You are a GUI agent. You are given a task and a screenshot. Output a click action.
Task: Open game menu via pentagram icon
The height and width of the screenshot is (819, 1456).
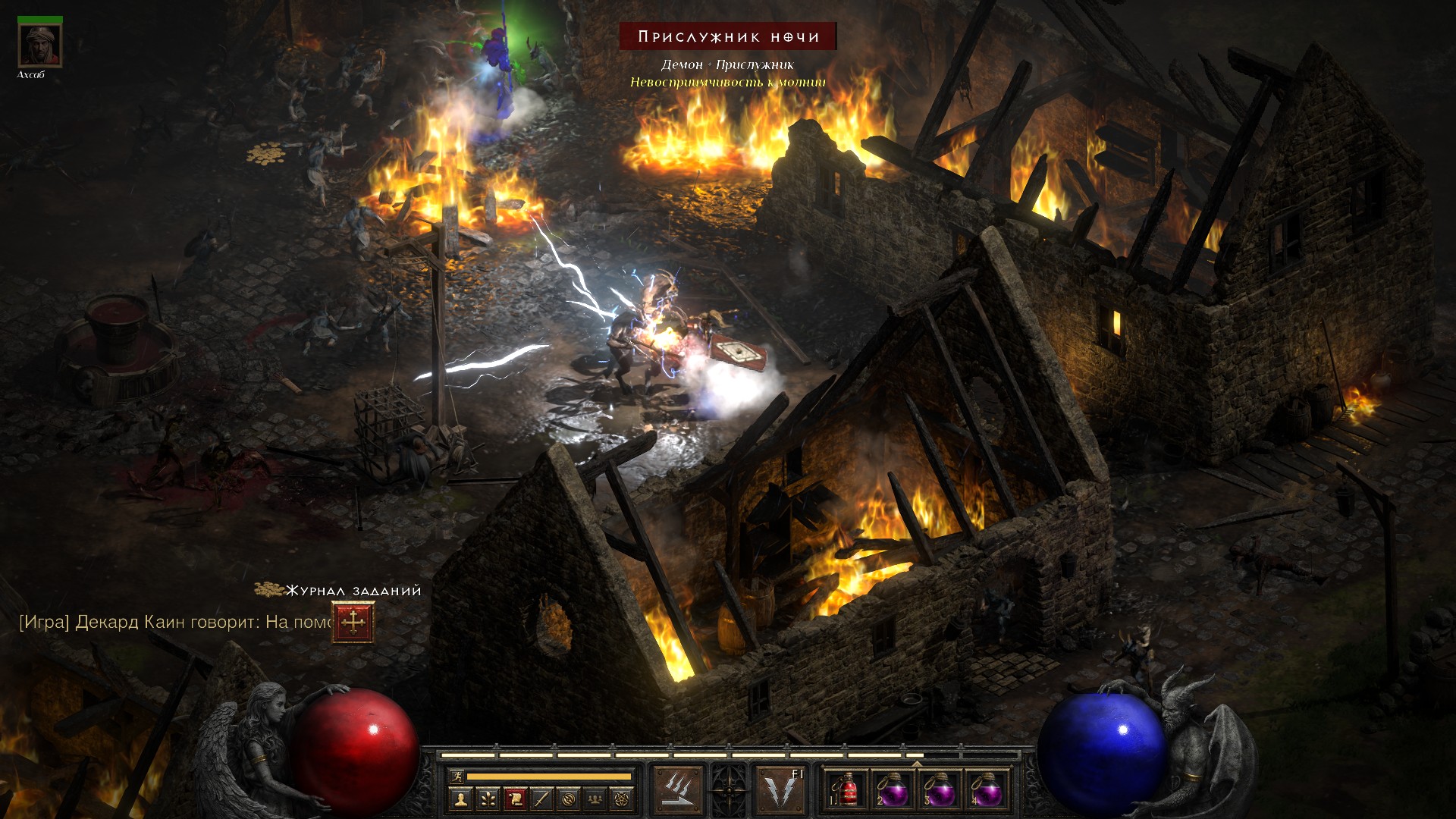(622, 799)
